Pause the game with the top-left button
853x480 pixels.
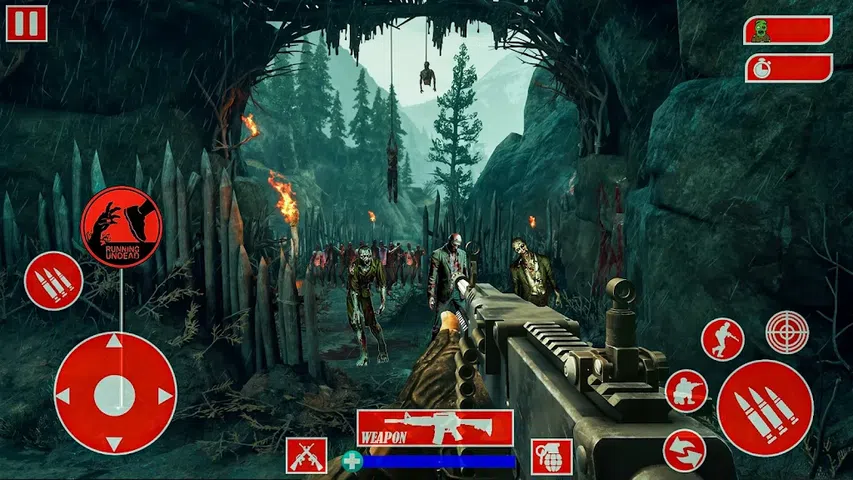pos(26,23)
